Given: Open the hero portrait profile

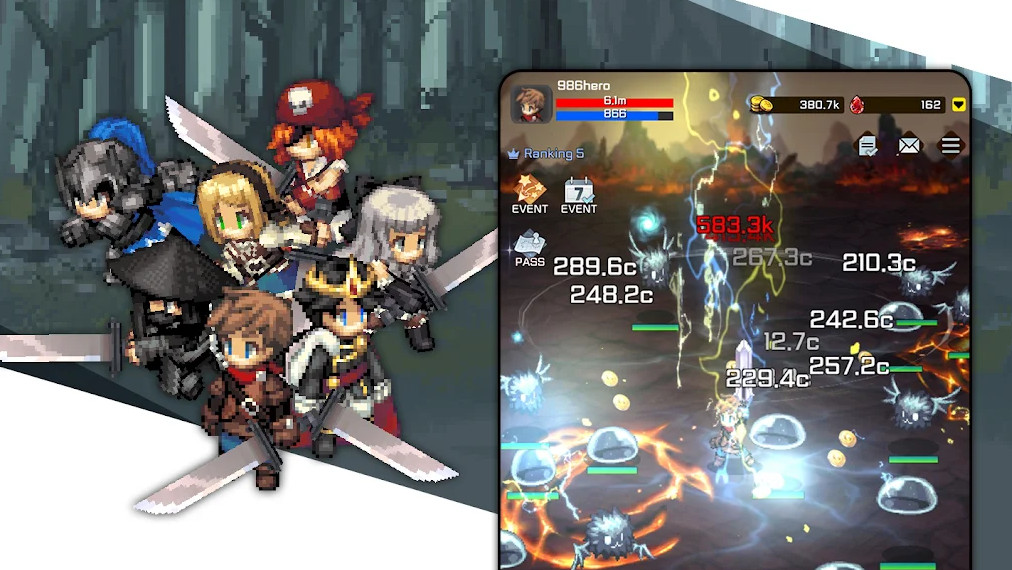Looking at the screenshot, I should (x=531, y=104).
